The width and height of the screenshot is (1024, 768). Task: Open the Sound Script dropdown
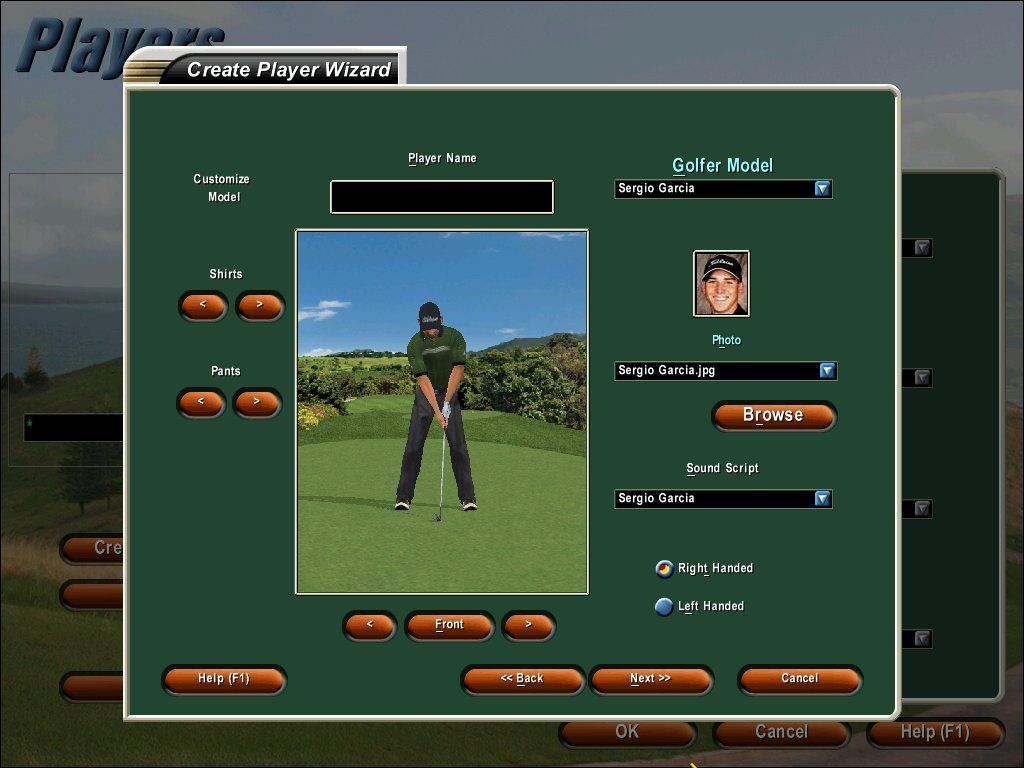pos(822,499)
